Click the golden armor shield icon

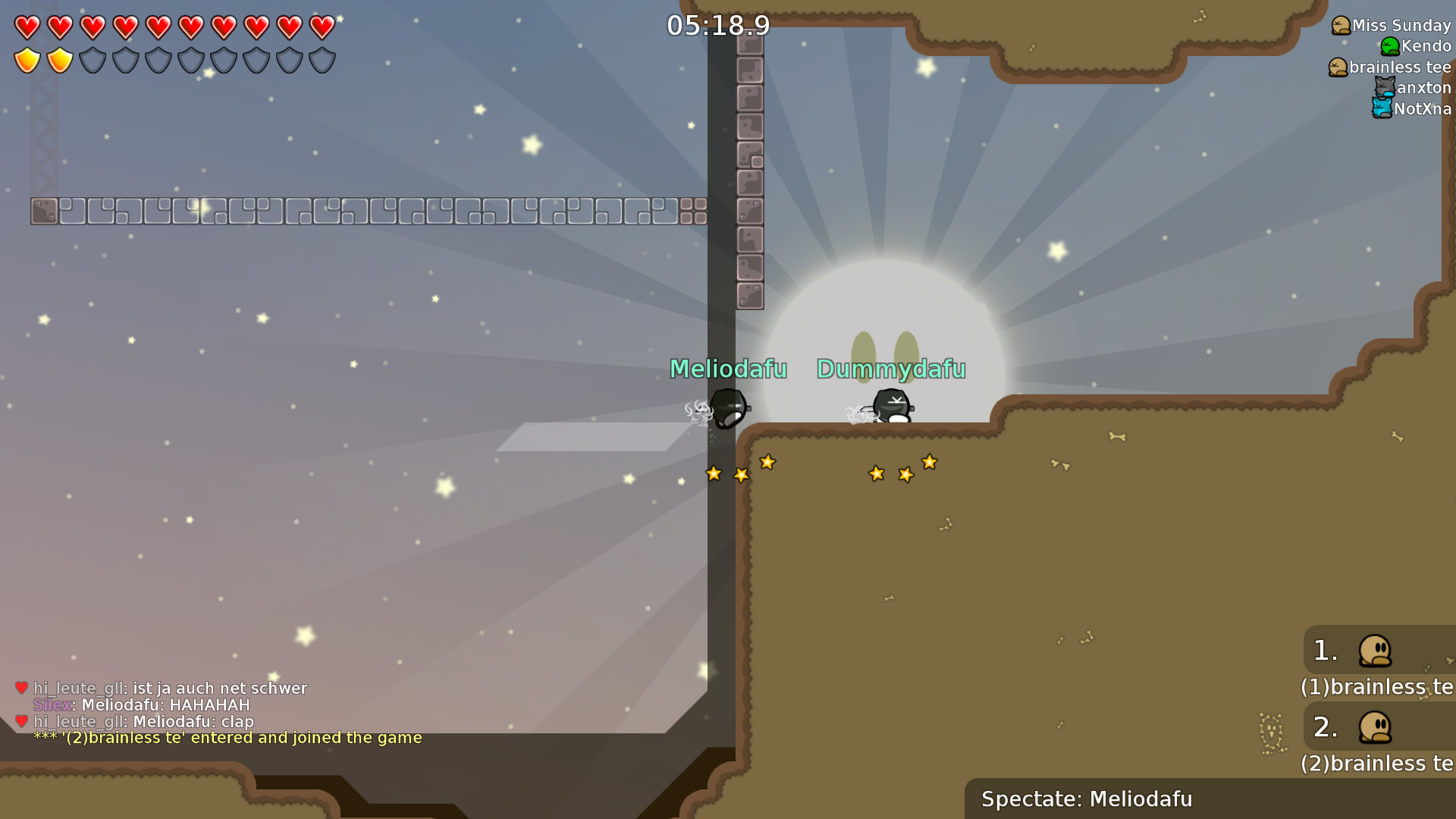[27, 59]
